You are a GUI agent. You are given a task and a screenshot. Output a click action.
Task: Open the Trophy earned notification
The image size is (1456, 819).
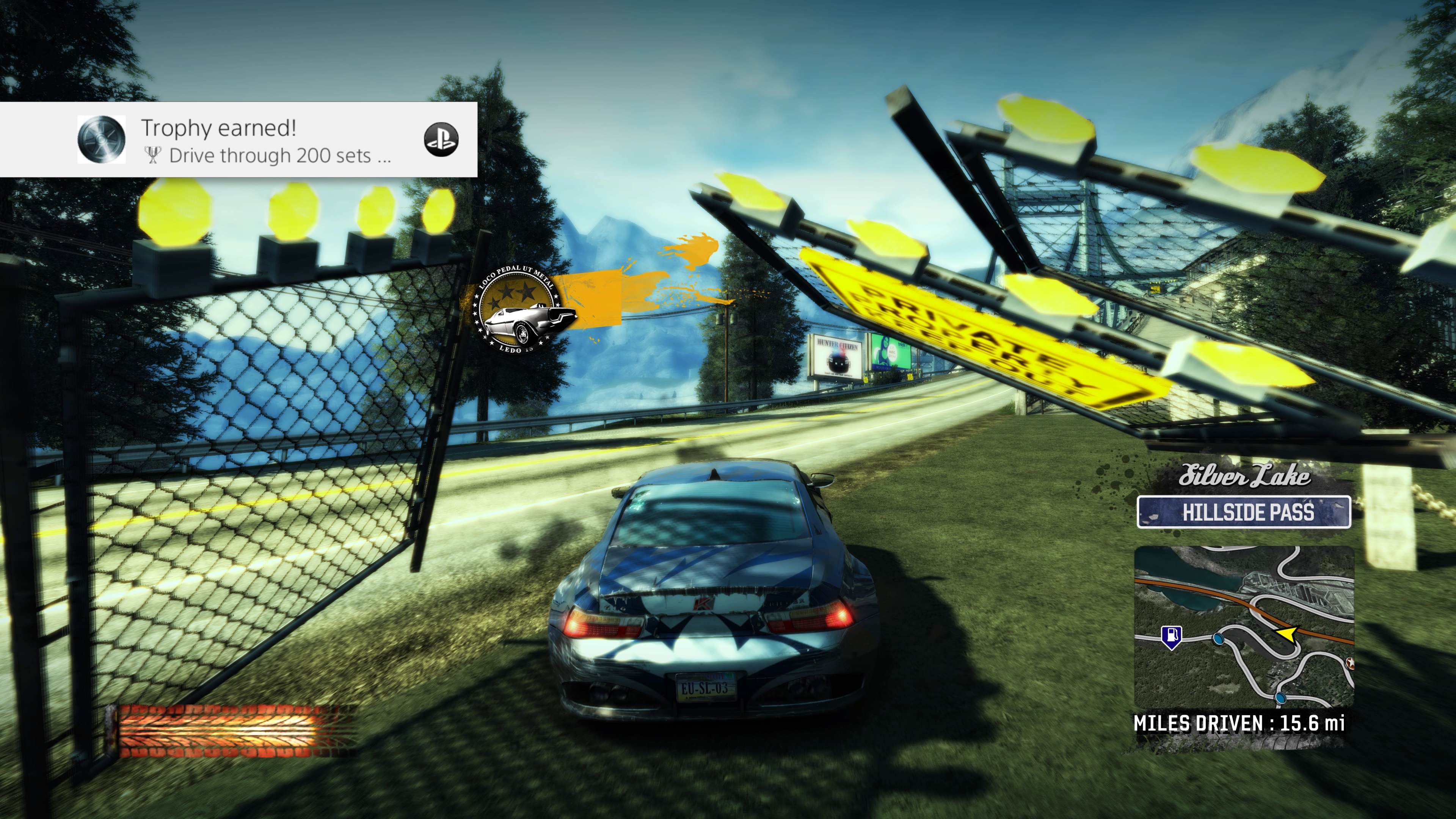tap(266, 140)
